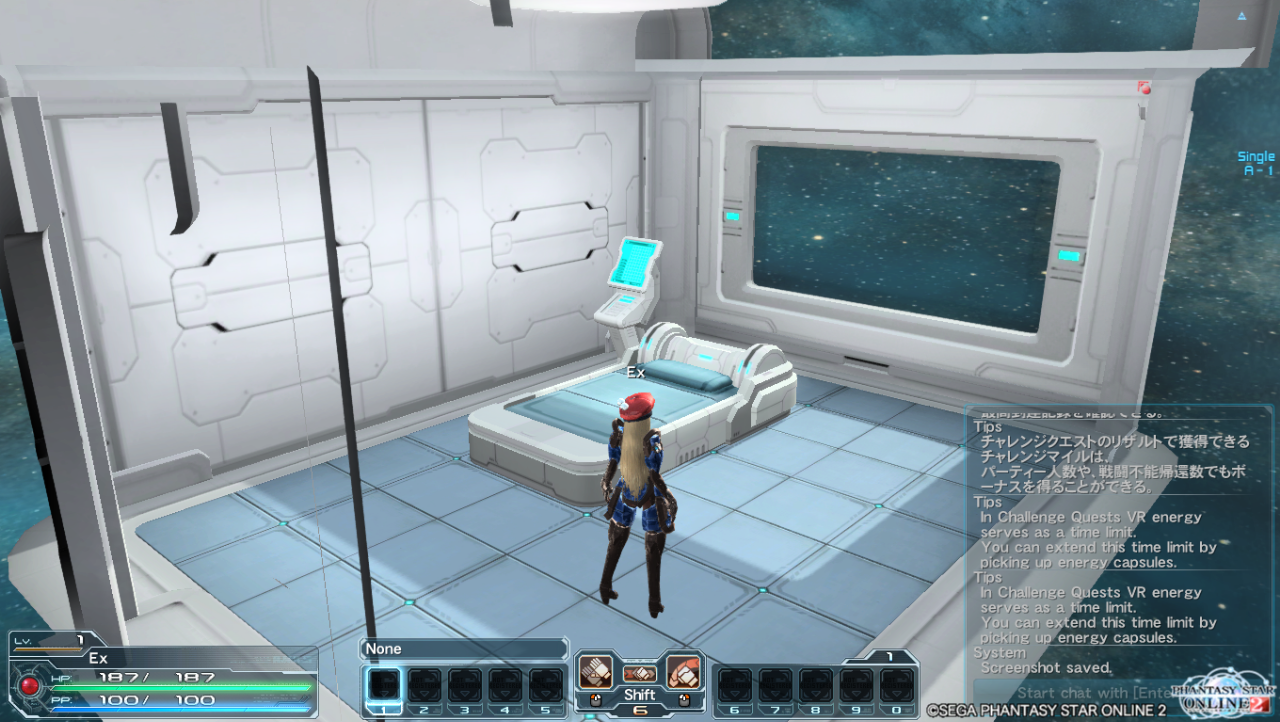Click the chat input field
The width and height of the screenshot is (1280, 722).
1070,692
